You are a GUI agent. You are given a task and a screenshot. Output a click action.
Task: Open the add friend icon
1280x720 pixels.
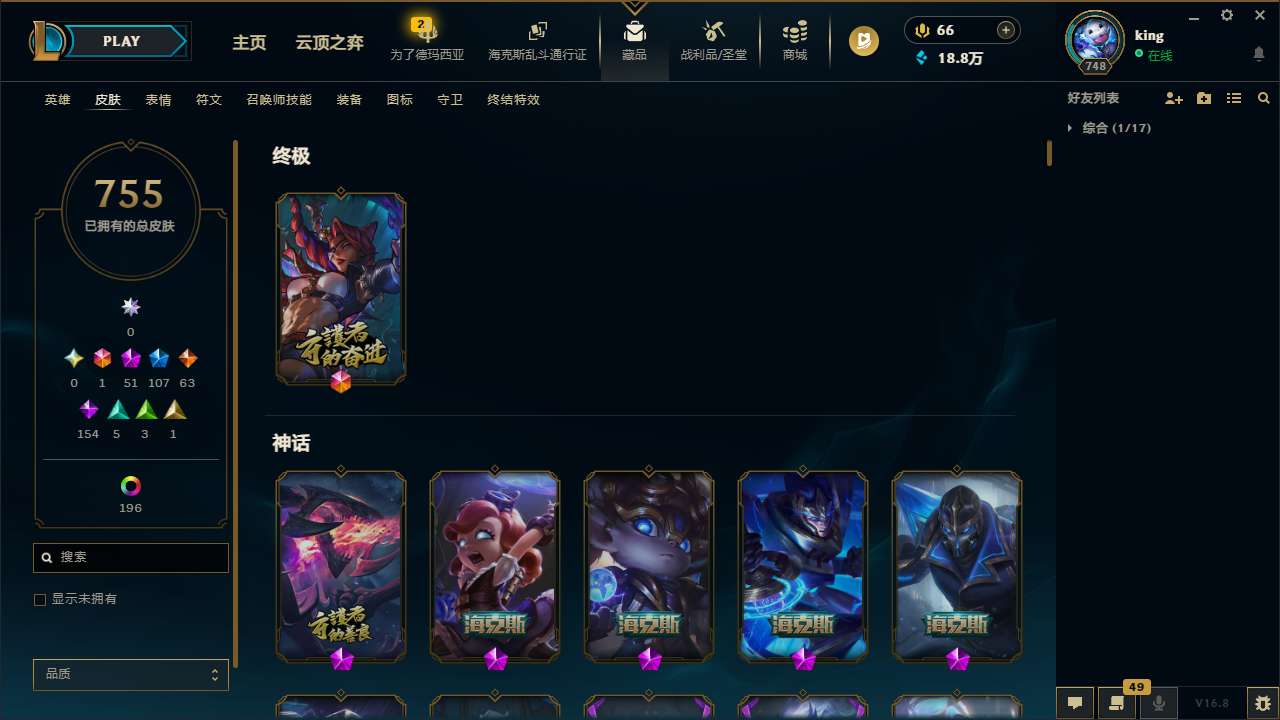tap(1173, 98)
